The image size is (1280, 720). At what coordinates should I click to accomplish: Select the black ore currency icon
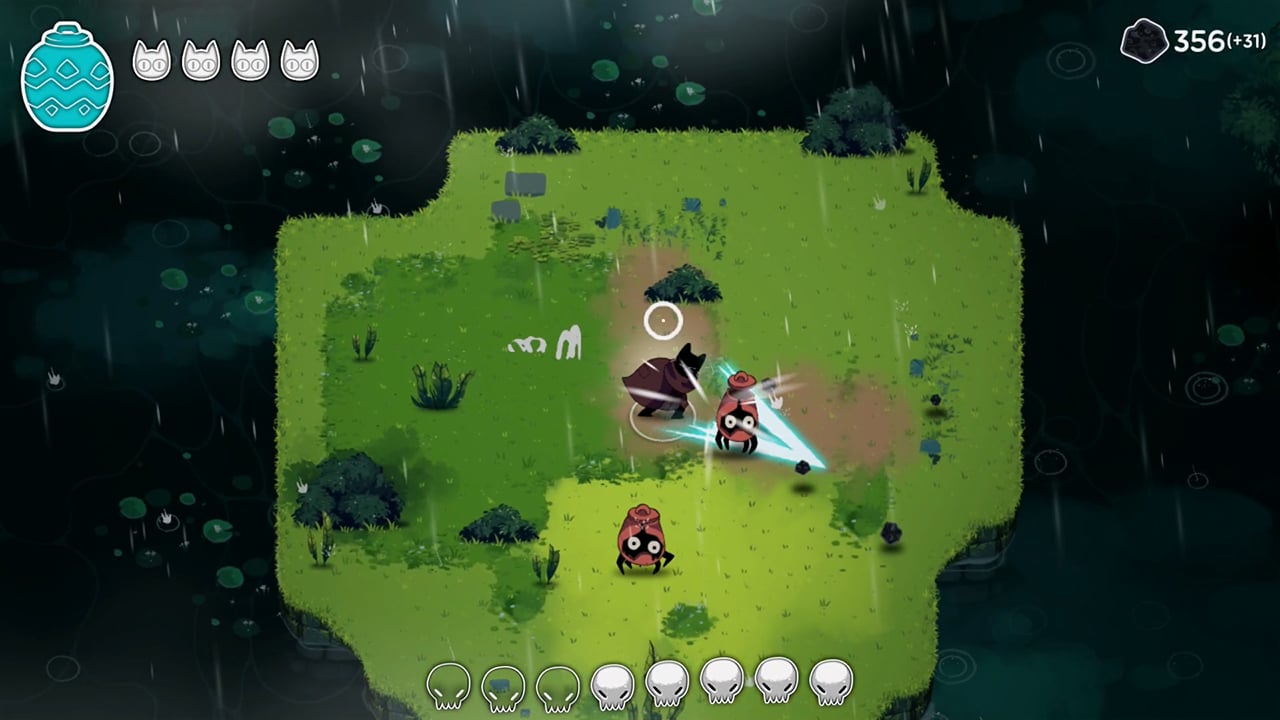[1144, 42]
